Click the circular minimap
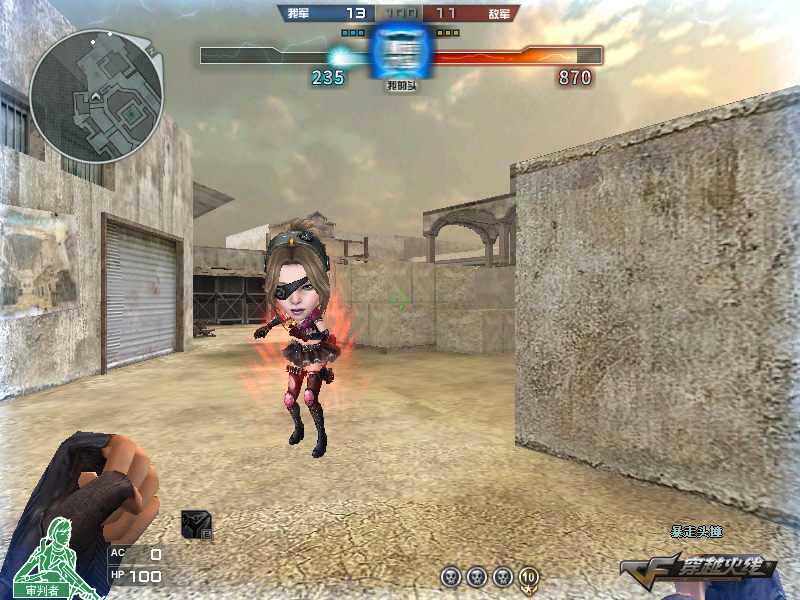 pyautogui.click(x=96, y=96)
